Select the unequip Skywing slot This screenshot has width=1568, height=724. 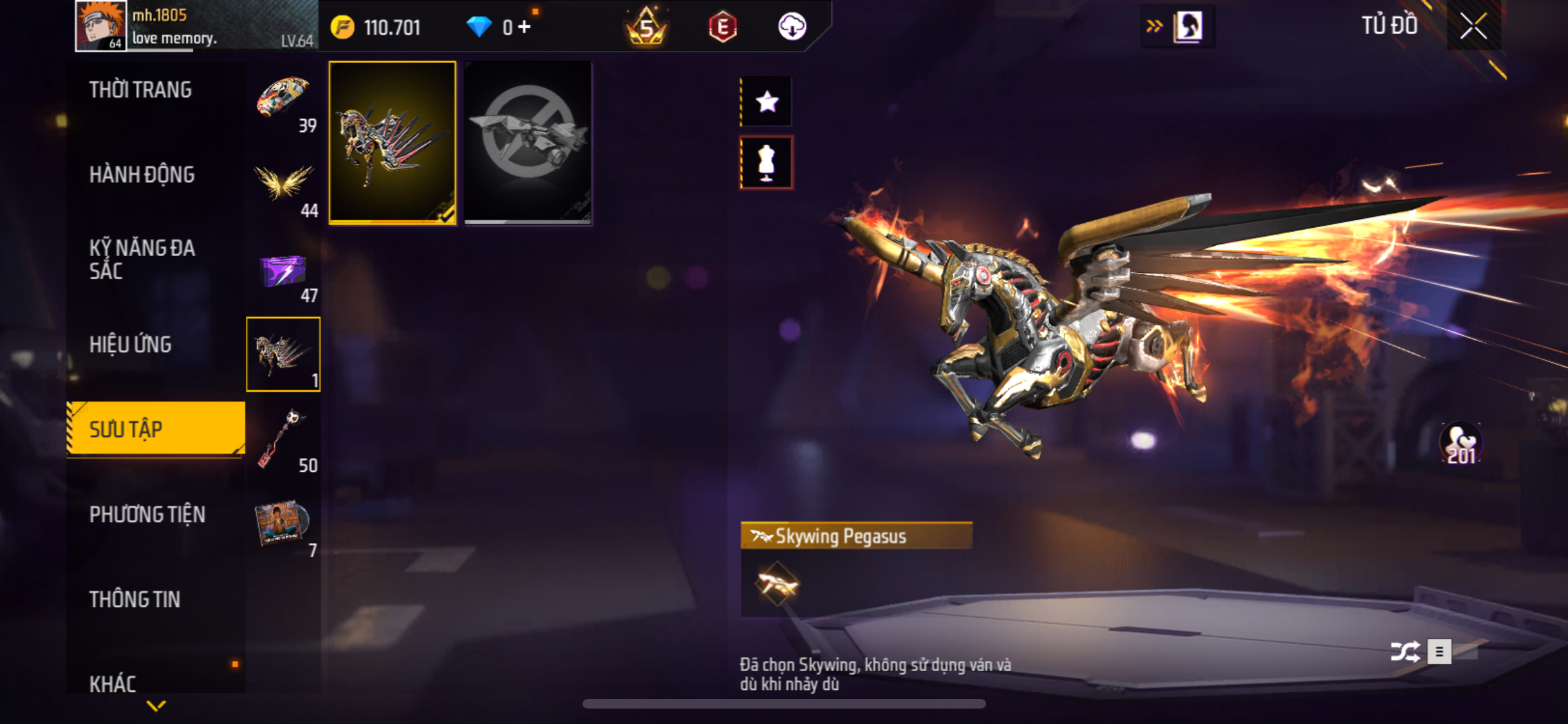point(528,143)
